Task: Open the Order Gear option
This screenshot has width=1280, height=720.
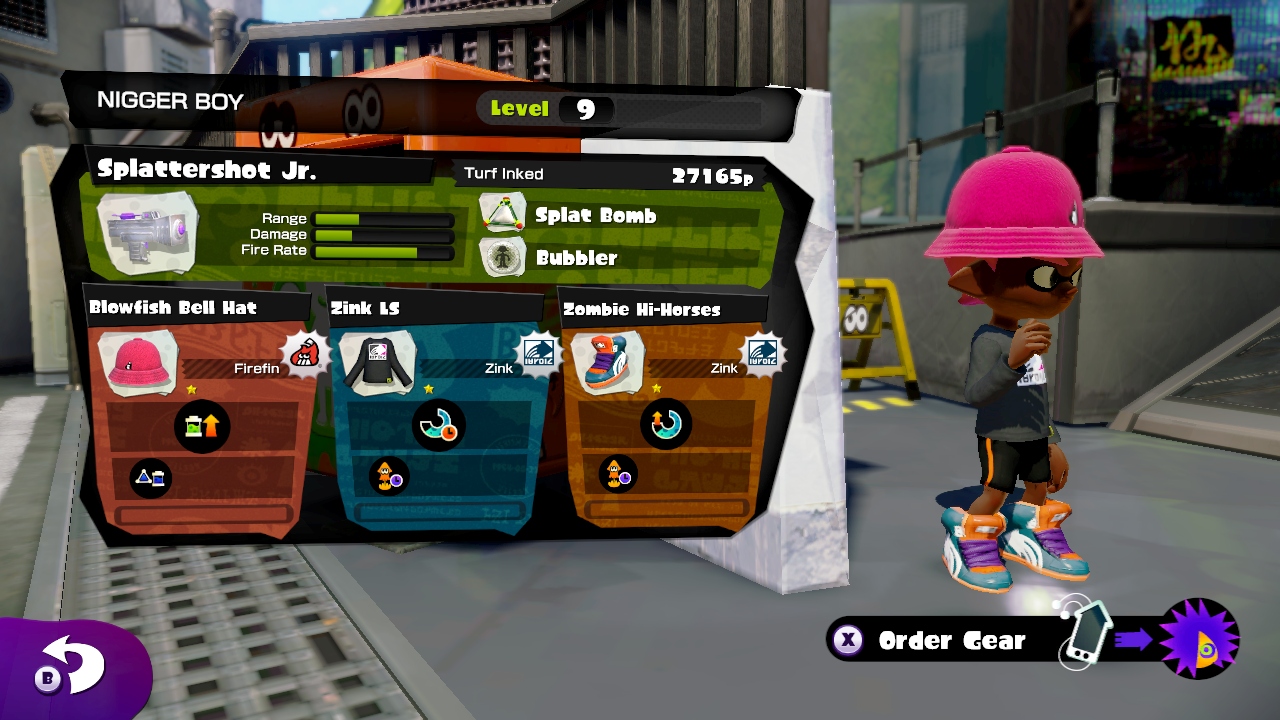Action: [950, 640]
